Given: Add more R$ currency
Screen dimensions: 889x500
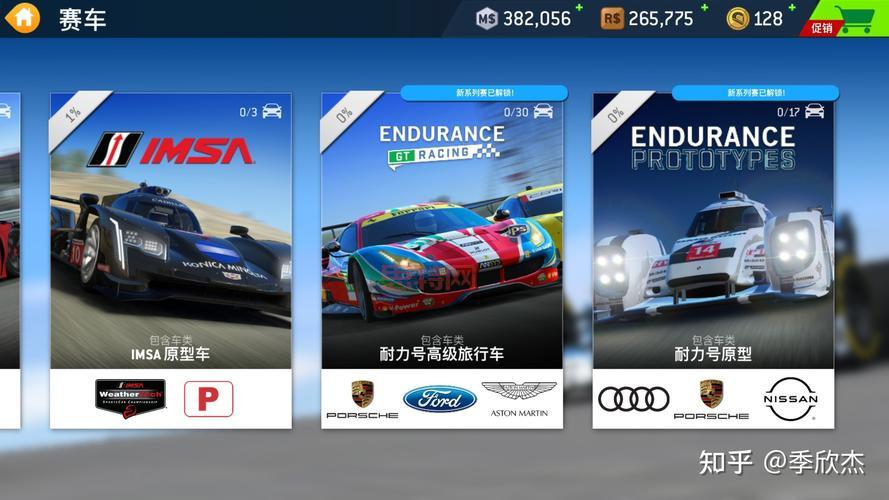Looking at the screenshot, I should click(704, 9).
